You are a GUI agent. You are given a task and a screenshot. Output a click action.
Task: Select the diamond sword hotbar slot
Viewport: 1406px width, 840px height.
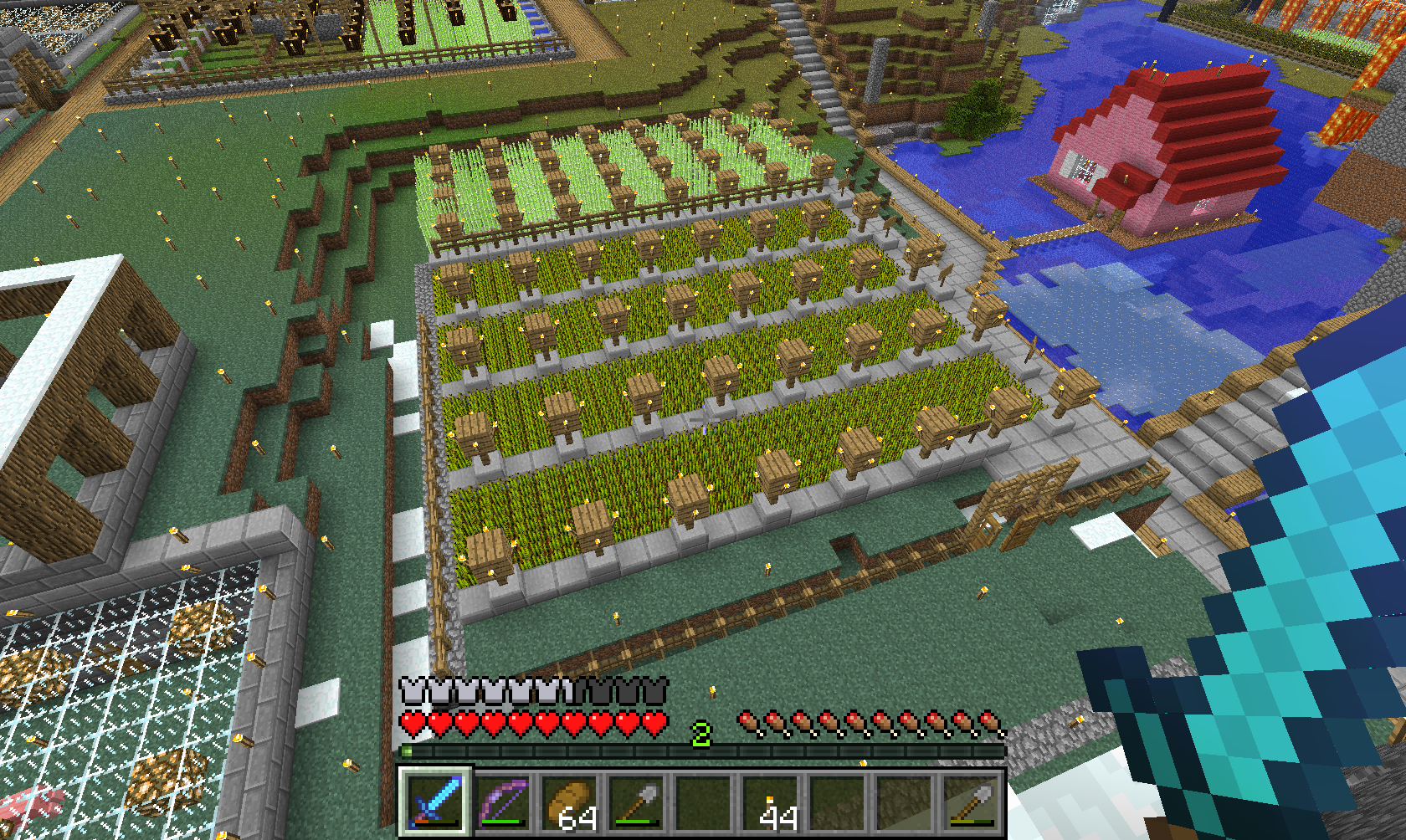pyautogui.click(x=435, y=802)
